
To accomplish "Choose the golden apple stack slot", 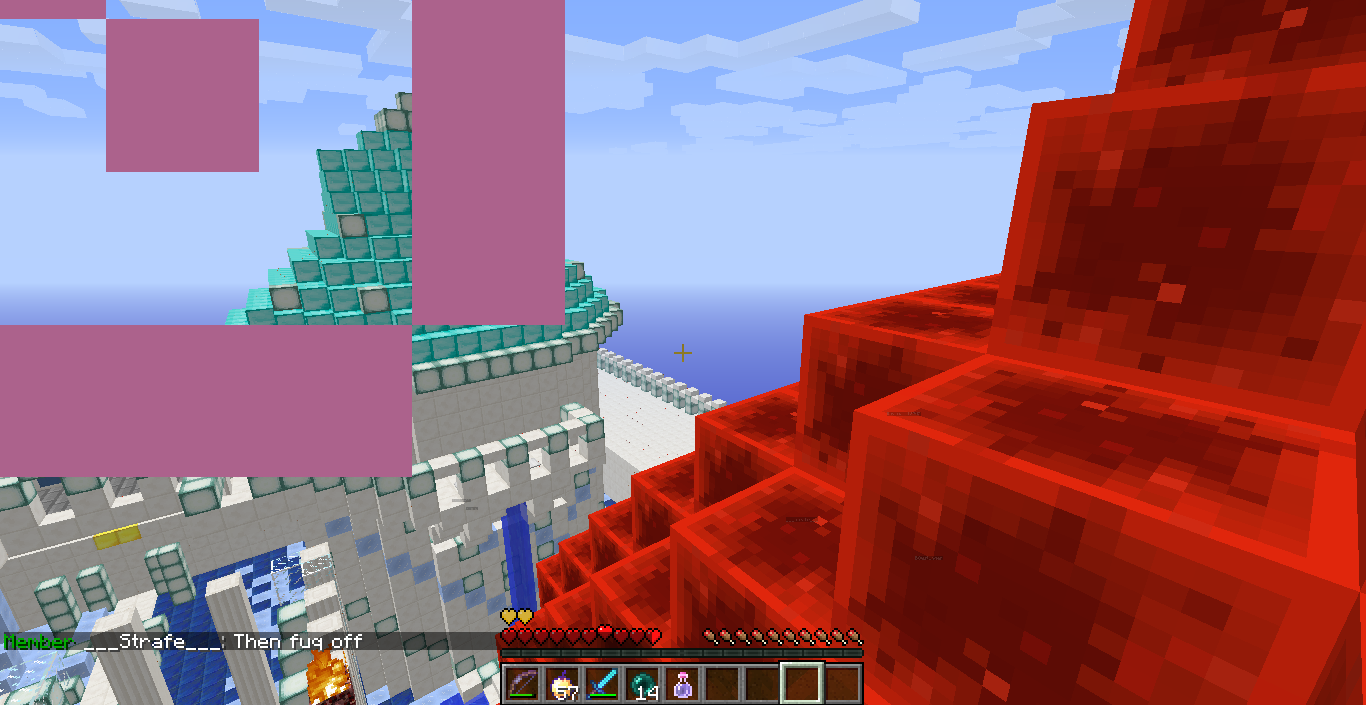I will coord(563,684).
